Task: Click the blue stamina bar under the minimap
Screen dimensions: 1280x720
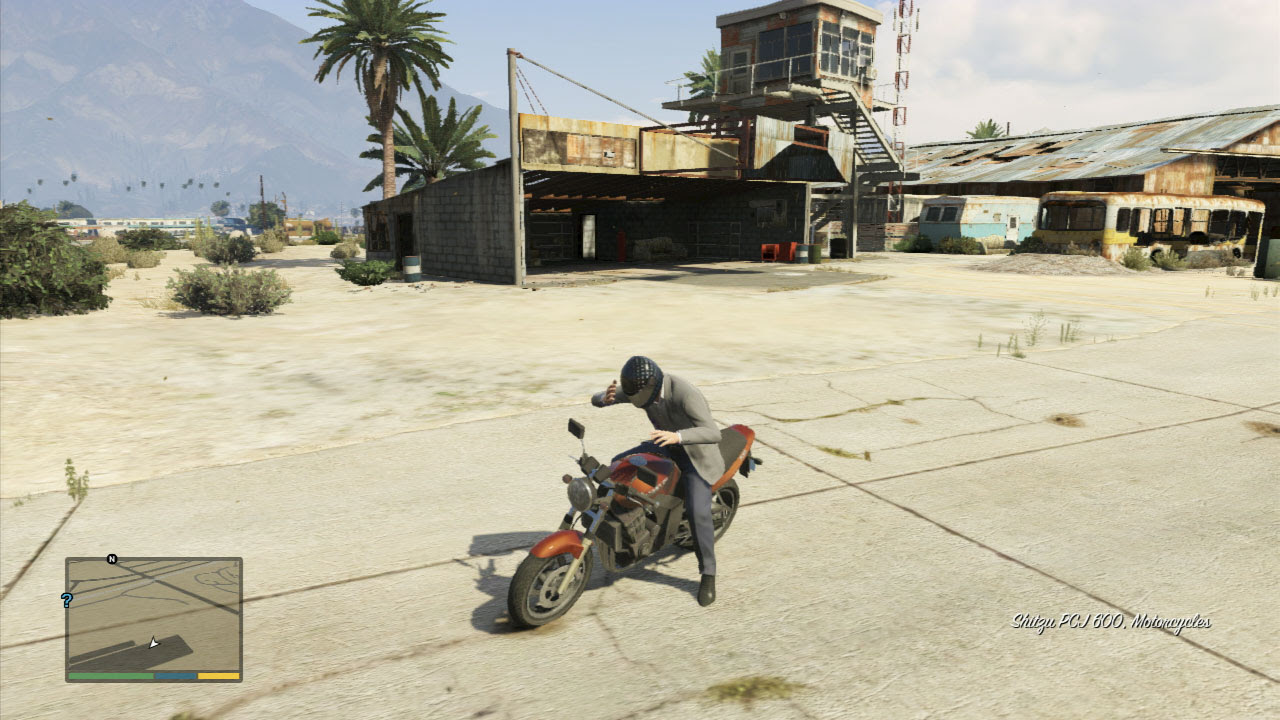Action: (175, 677)
